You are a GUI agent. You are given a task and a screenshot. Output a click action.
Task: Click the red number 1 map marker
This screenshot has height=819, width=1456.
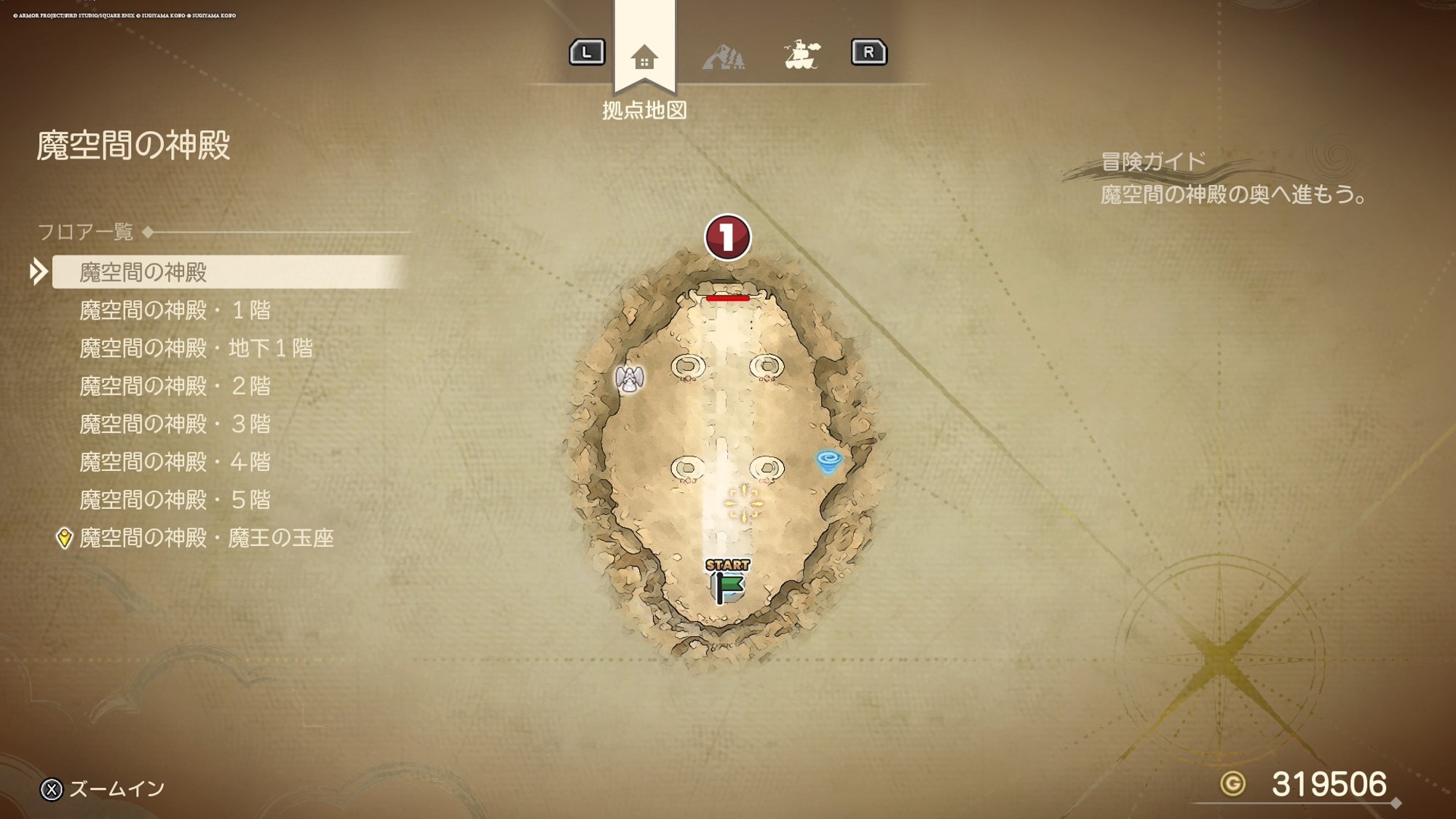(x=727, y=237)
